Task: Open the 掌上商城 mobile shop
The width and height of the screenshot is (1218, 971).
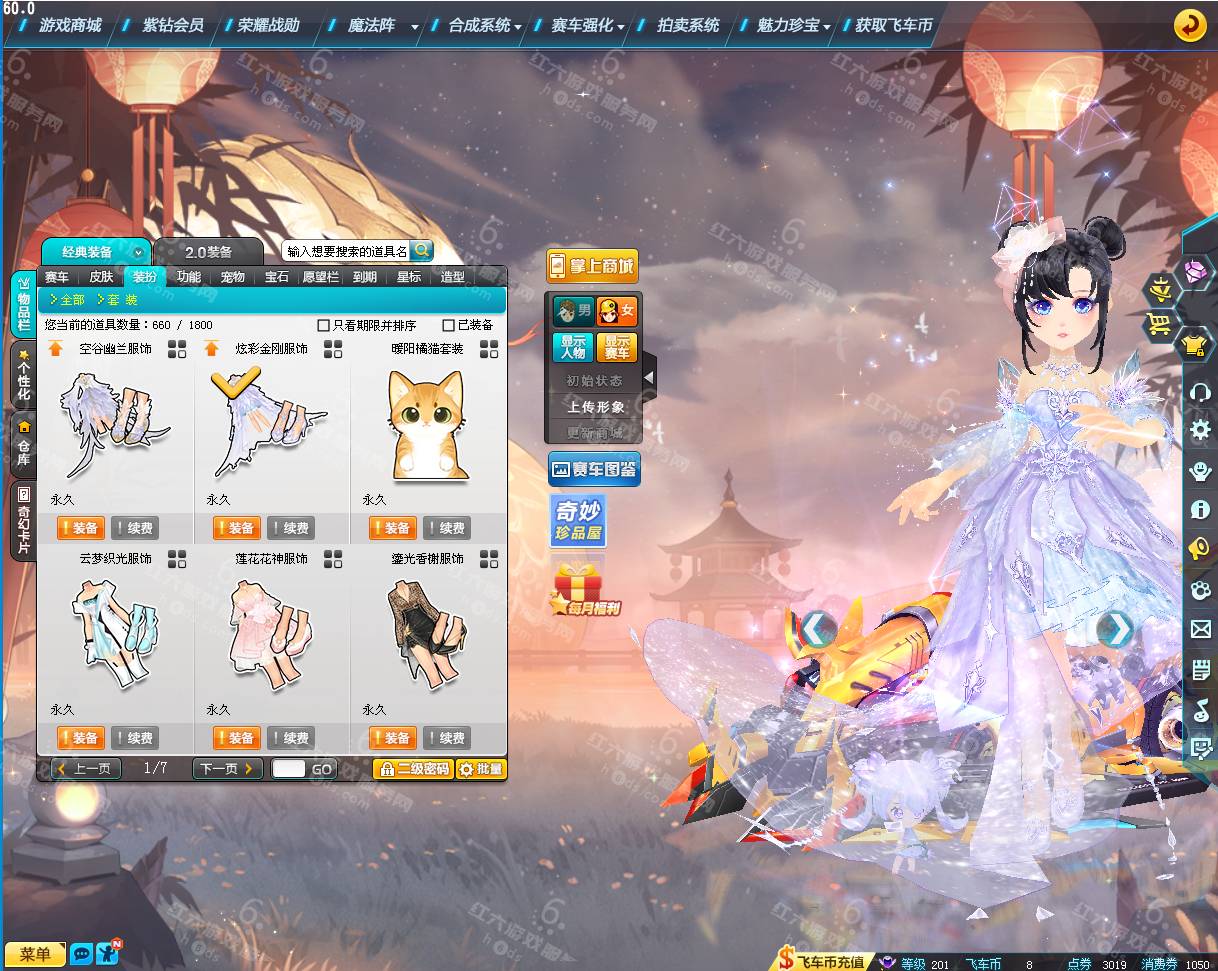Action: [x=592, y=266]
